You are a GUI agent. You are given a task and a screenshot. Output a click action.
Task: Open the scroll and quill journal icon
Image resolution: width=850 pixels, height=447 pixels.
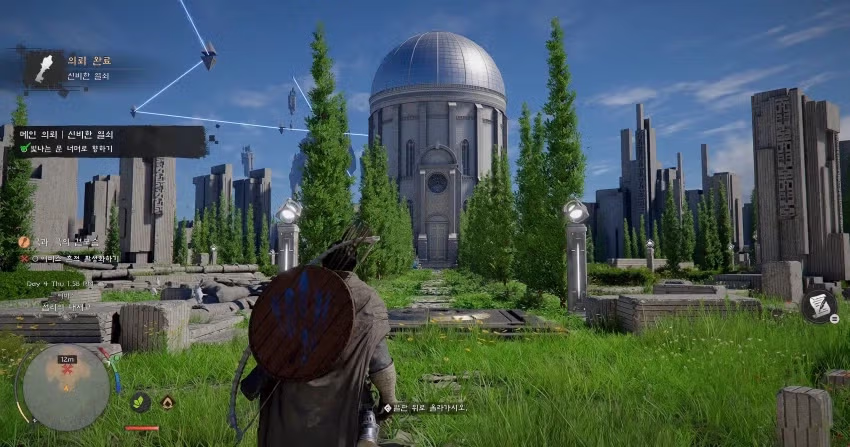pos(818,306)
